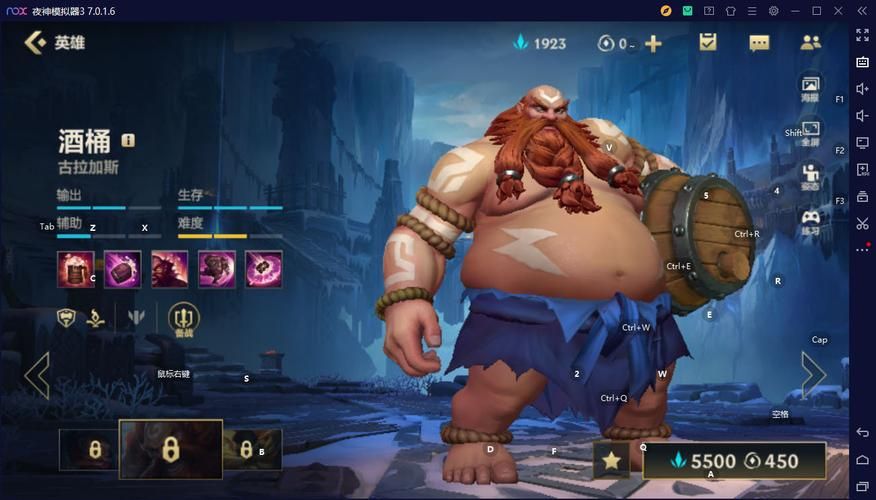Open the 海报 poster view
Viewport: 876px width, 500px height.
[810, 88]
